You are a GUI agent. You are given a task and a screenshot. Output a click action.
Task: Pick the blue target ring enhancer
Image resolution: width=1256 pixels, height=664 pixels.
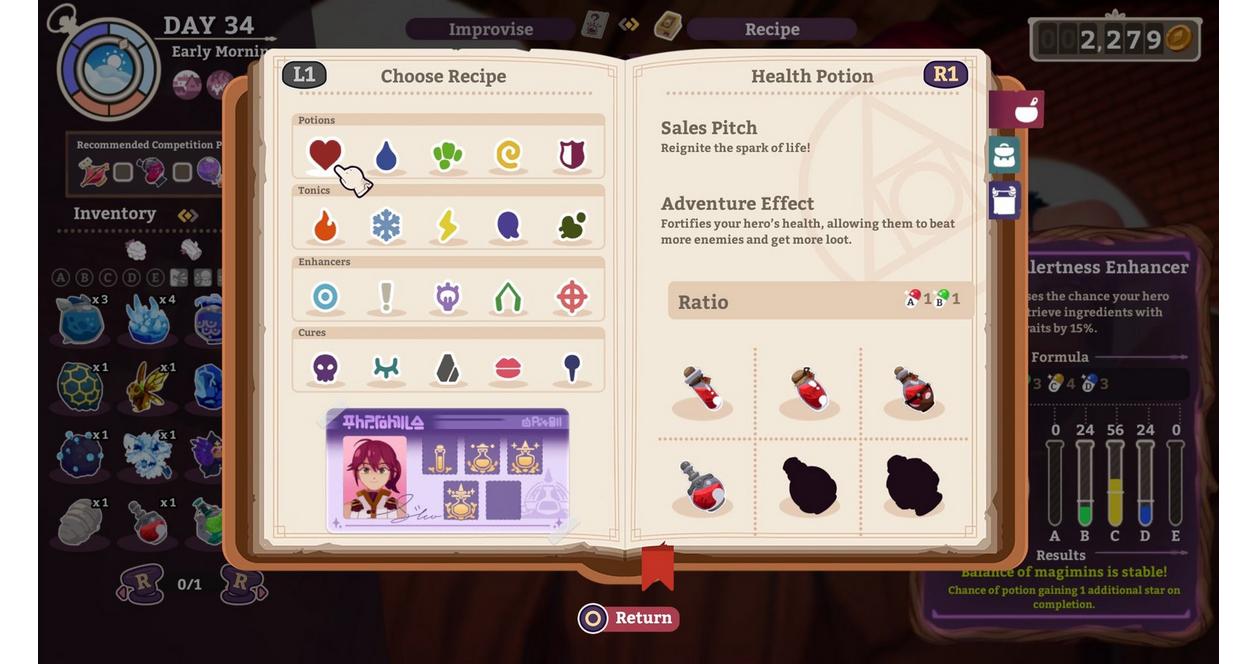click(325, 297)
